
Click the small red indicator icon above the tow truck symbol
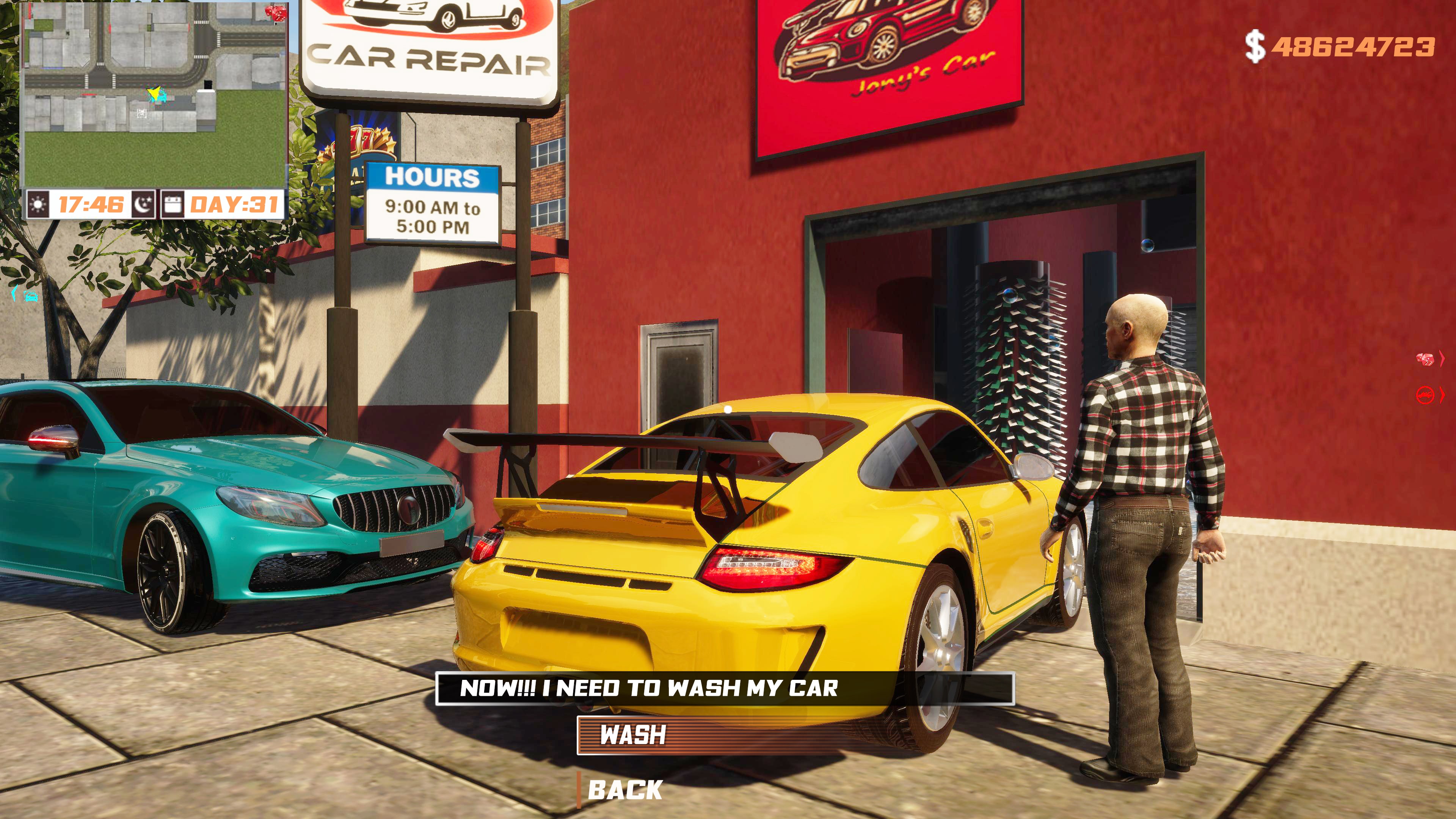tap(1426, 358)
